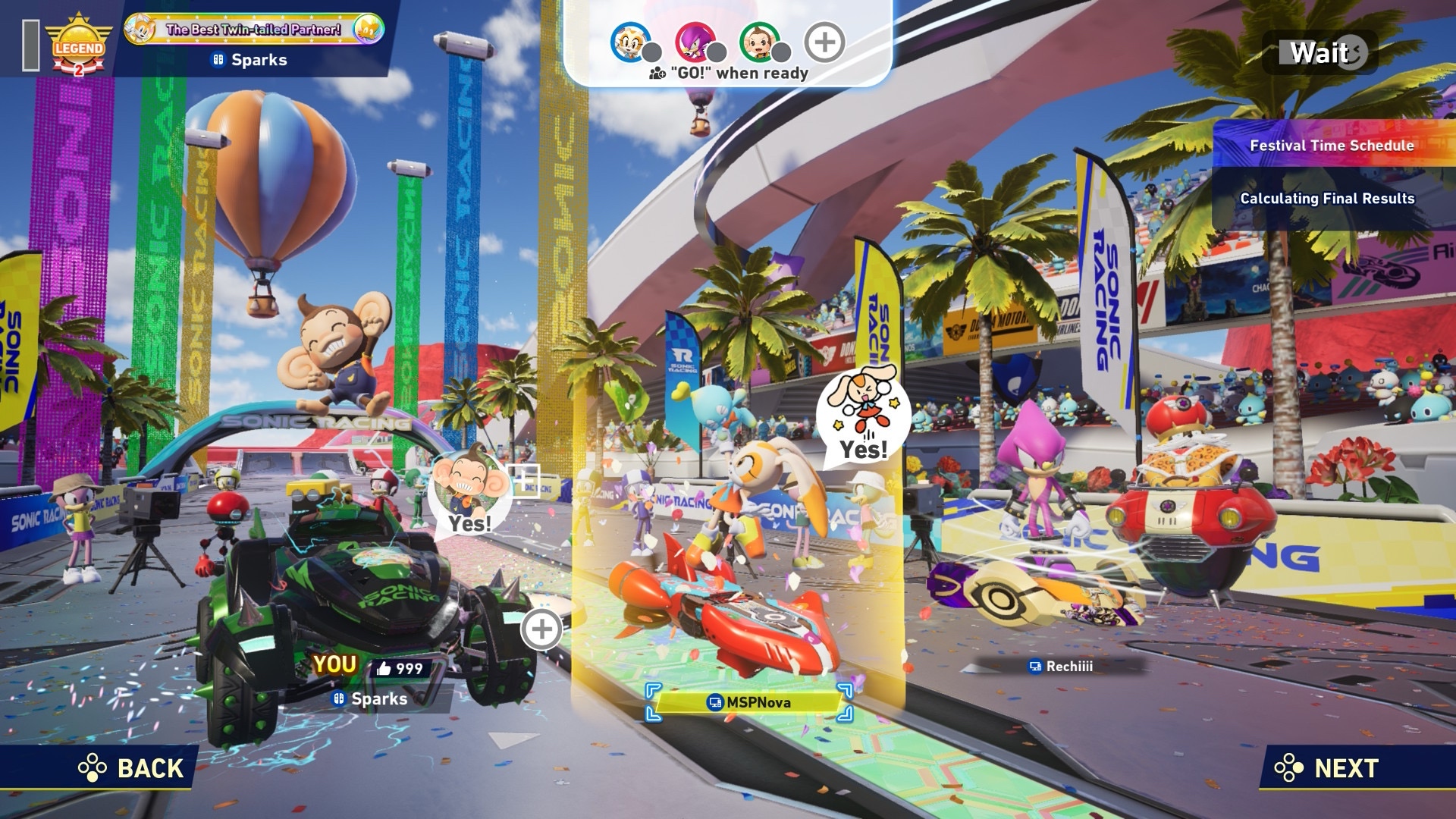Click the thumbs-up 999 likes badge
Screen dimensions: 1456x819
click(x=400, y=668)
